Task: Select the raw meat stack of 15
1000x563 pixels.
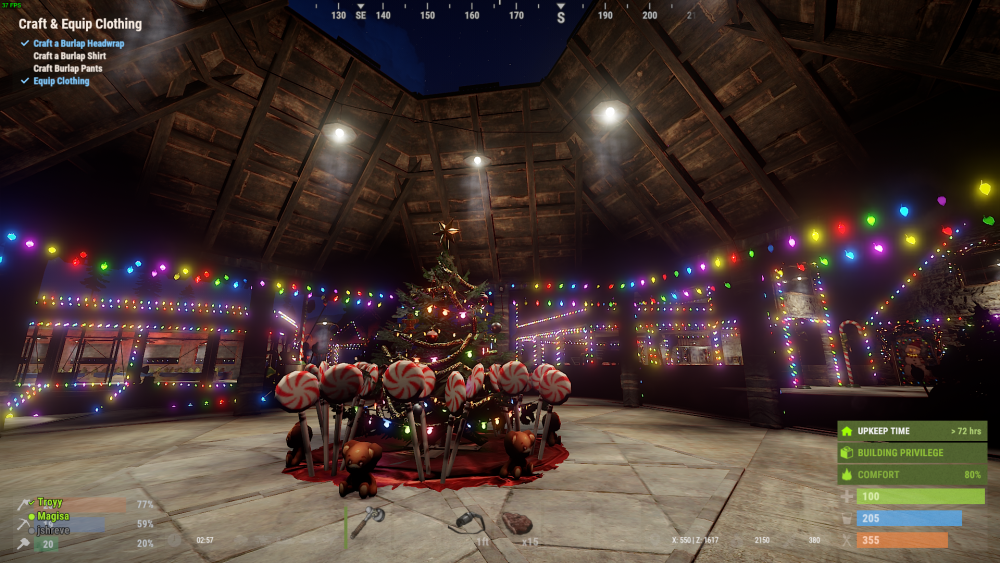Action: tap(516, 522)
